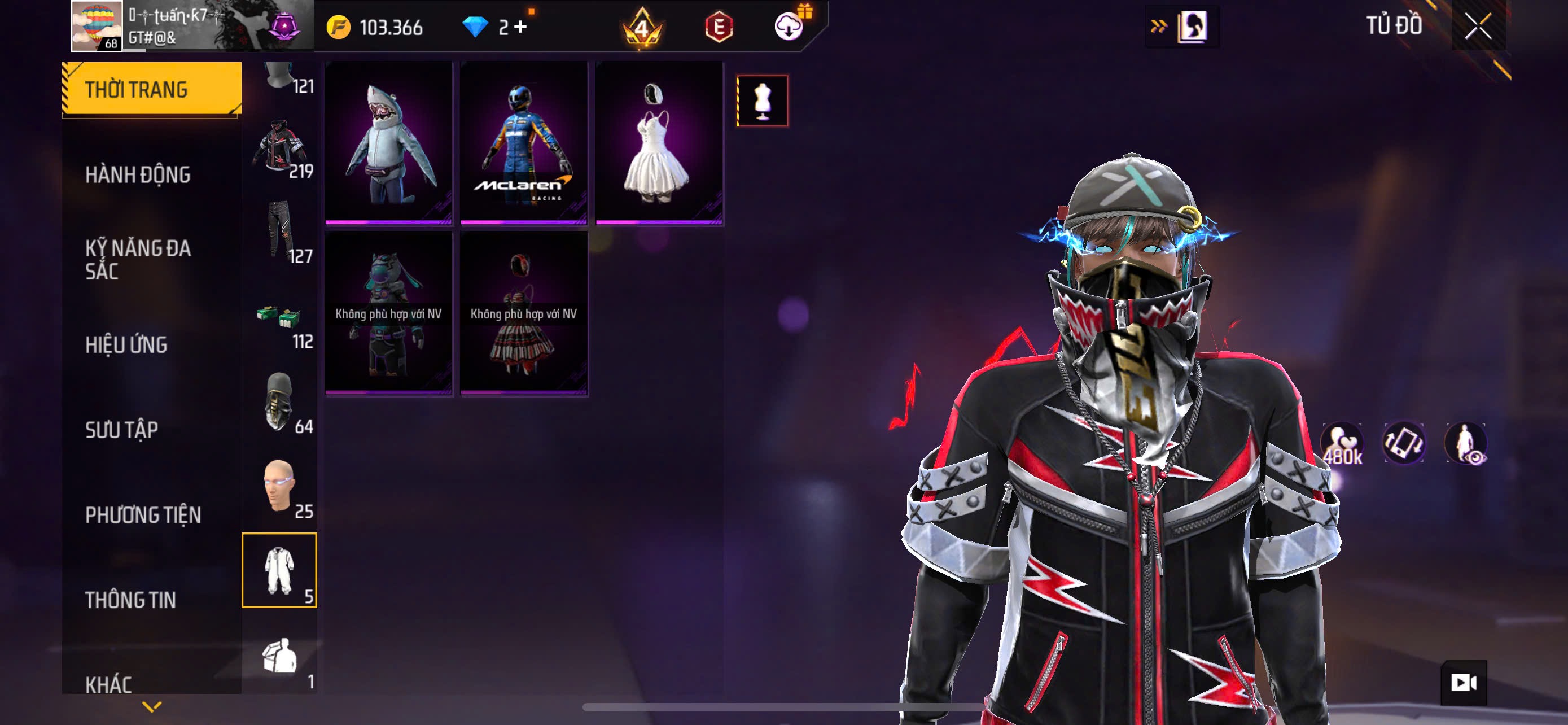Click the mannequin outfit preset icon
This screenshot has width=1568, height=725.
pyautogui.click(x=762, y=101)
